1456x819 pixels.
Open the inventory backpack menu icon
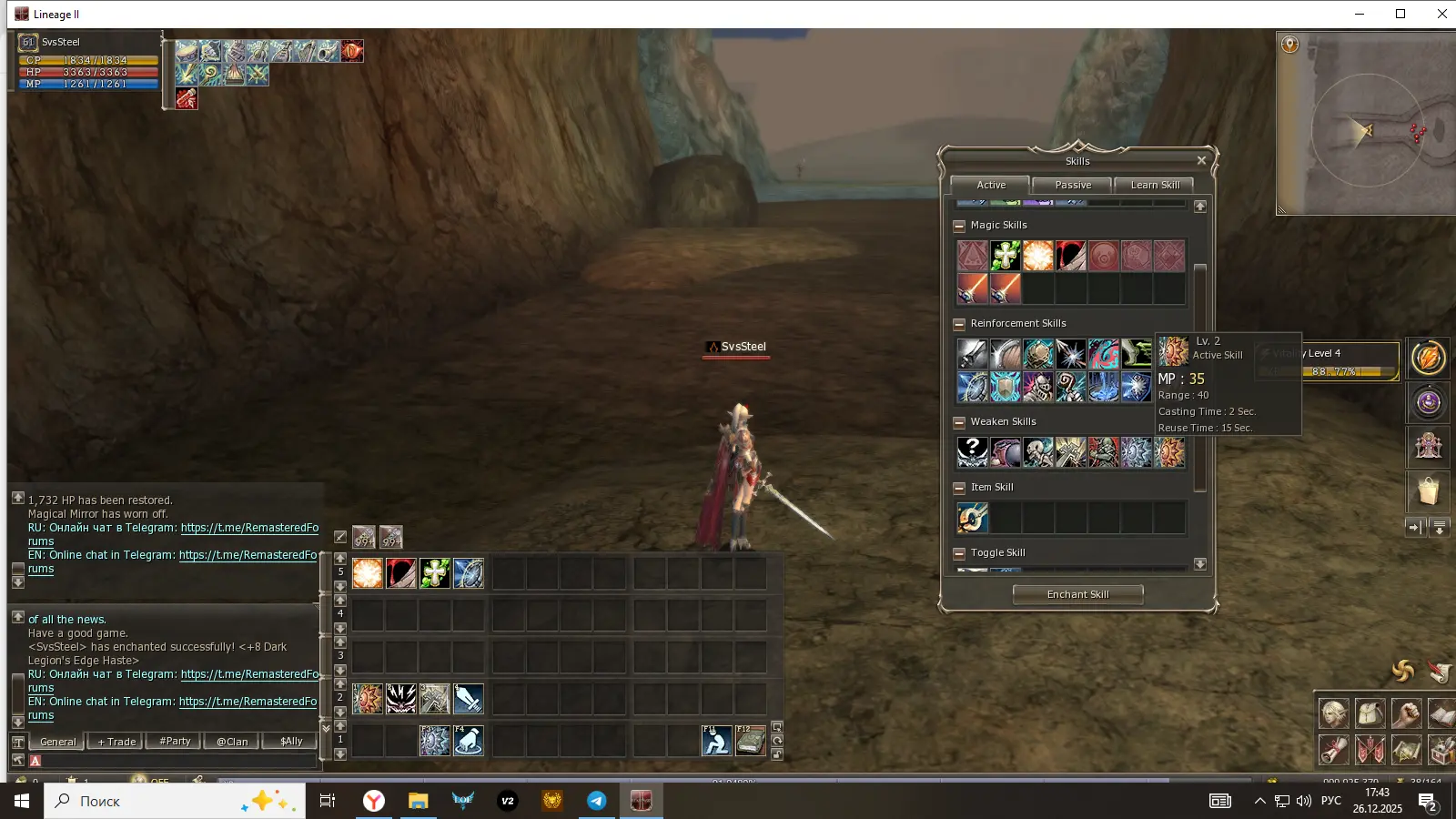[x=1370, y=713]
